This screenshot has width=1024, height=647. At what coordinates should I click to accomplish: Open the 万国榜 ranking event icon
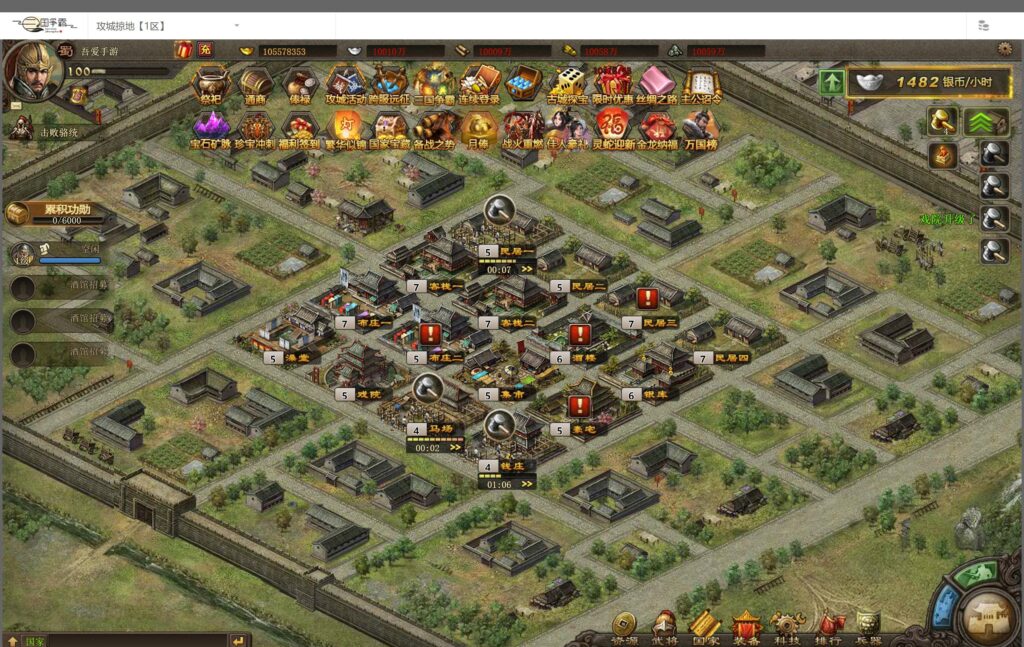(x=701, y=126)
